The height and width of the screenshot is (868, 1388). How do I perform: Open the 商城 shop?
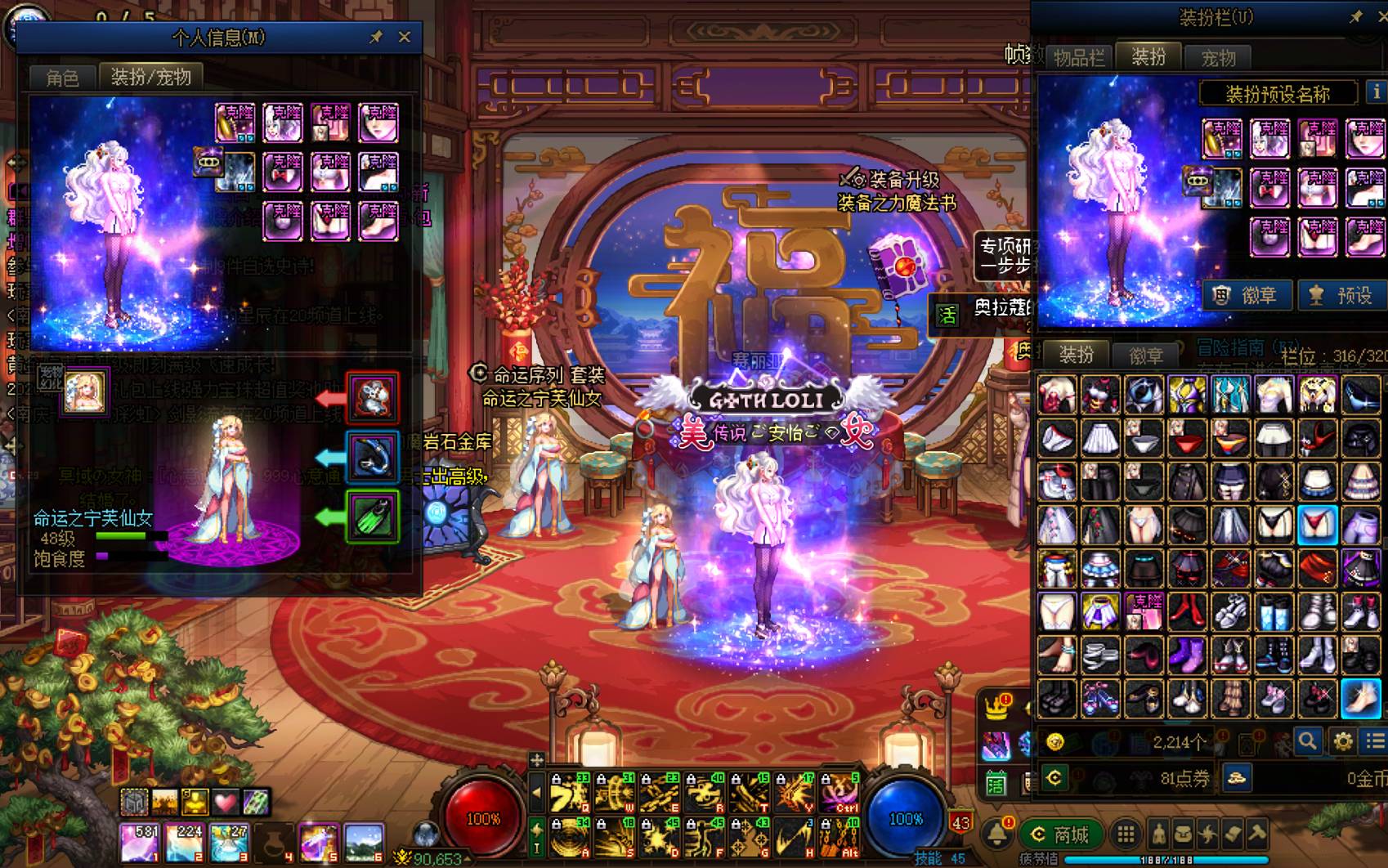click(x=1059, y=834)
